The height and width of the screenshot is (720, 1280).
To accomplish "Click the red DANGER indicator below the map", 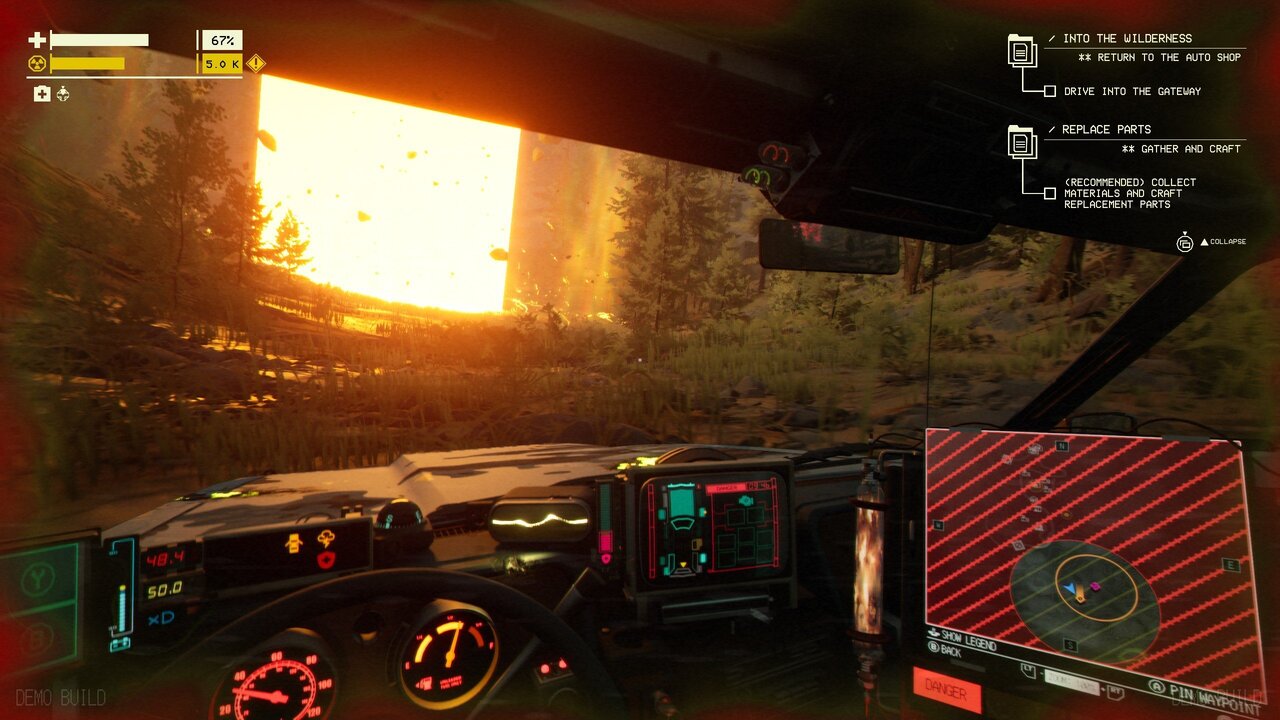I will click(x=946, y=689).
